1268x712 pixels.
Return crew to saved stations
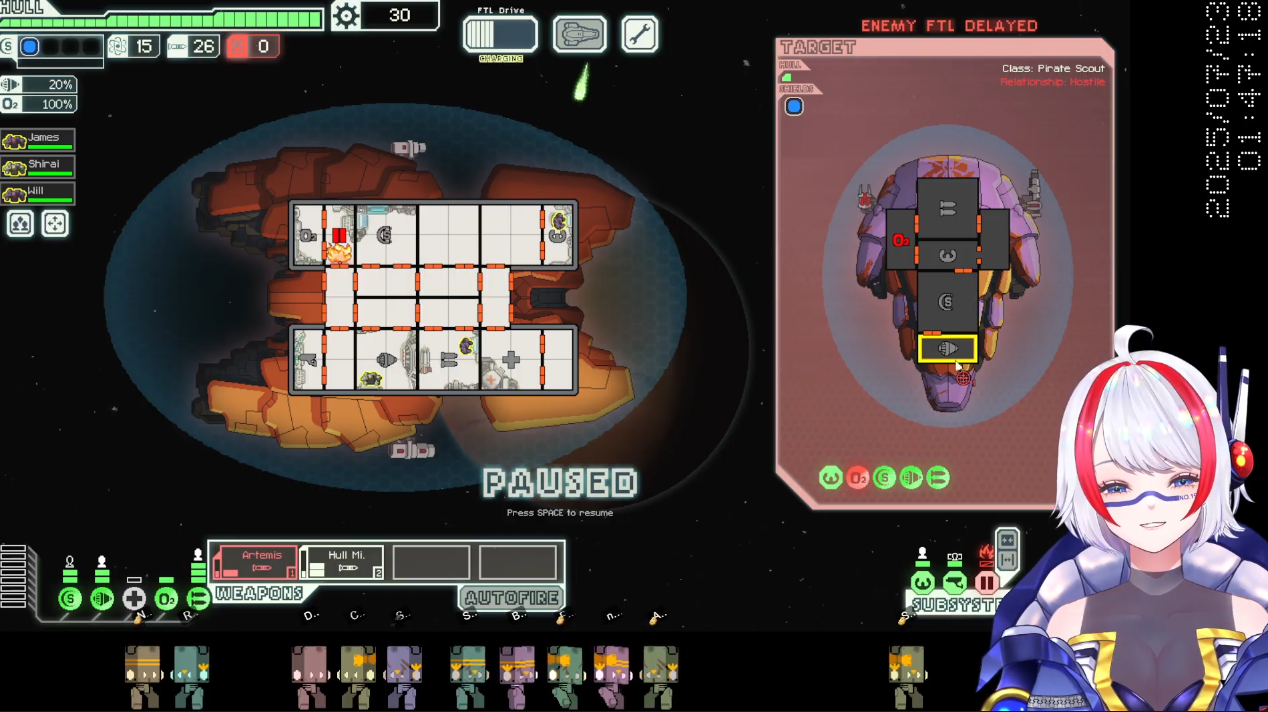(x=55, y=223)
